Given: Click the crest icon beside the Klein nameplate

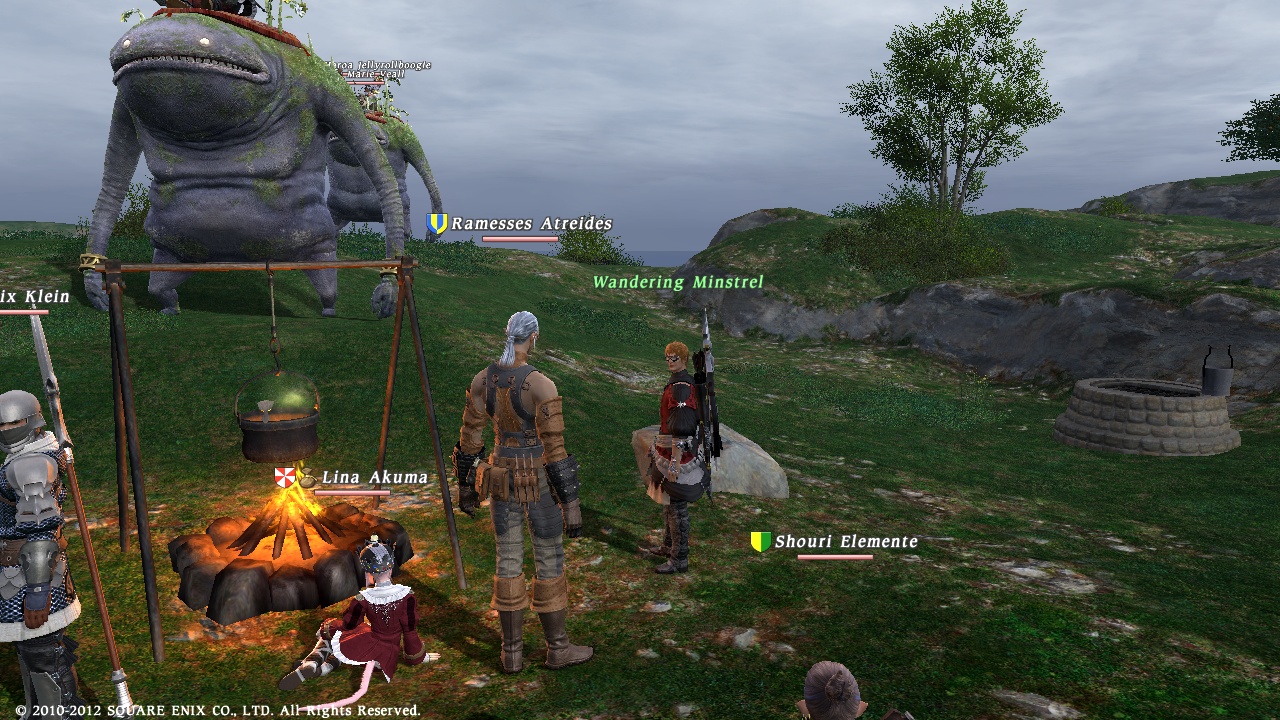Looking at the screenshot, I should click(x=4, y=296).
